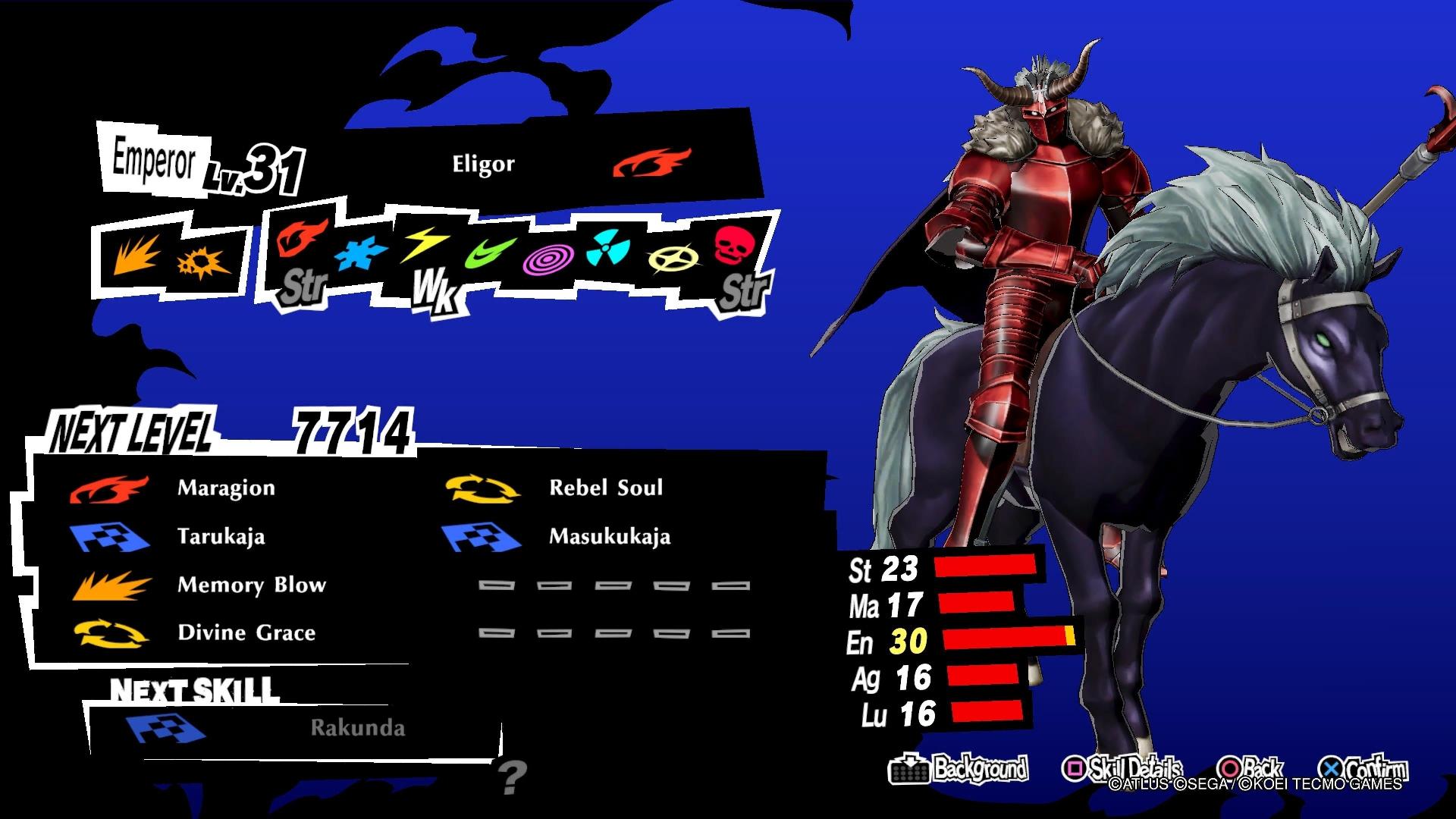Click the fire icon beside Maragion
1456x819 pixels.
tap(108, 489)
